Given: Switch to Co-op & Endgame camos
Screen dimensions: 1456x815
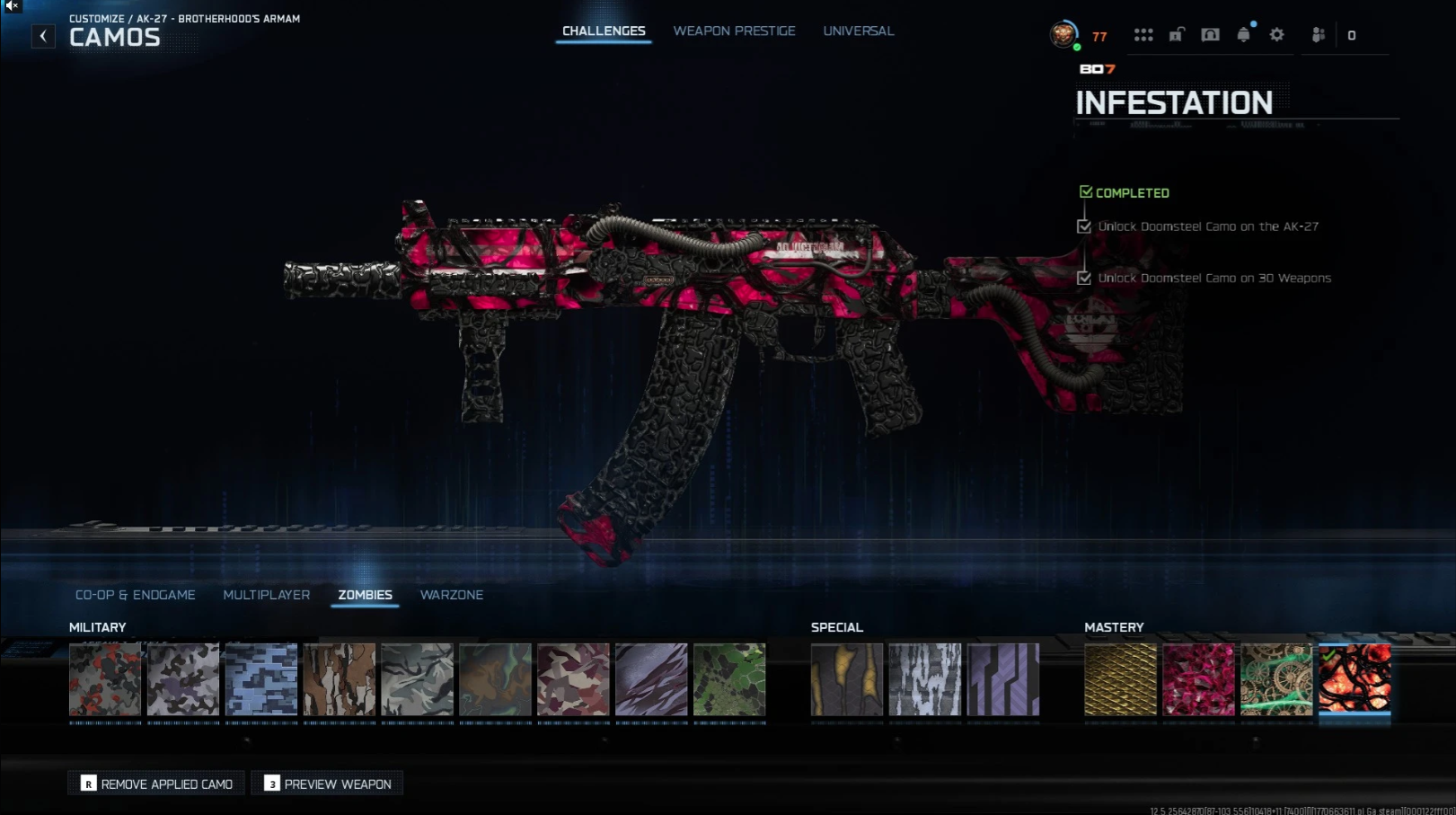Looking at the screenshot, I should (136, 595).
